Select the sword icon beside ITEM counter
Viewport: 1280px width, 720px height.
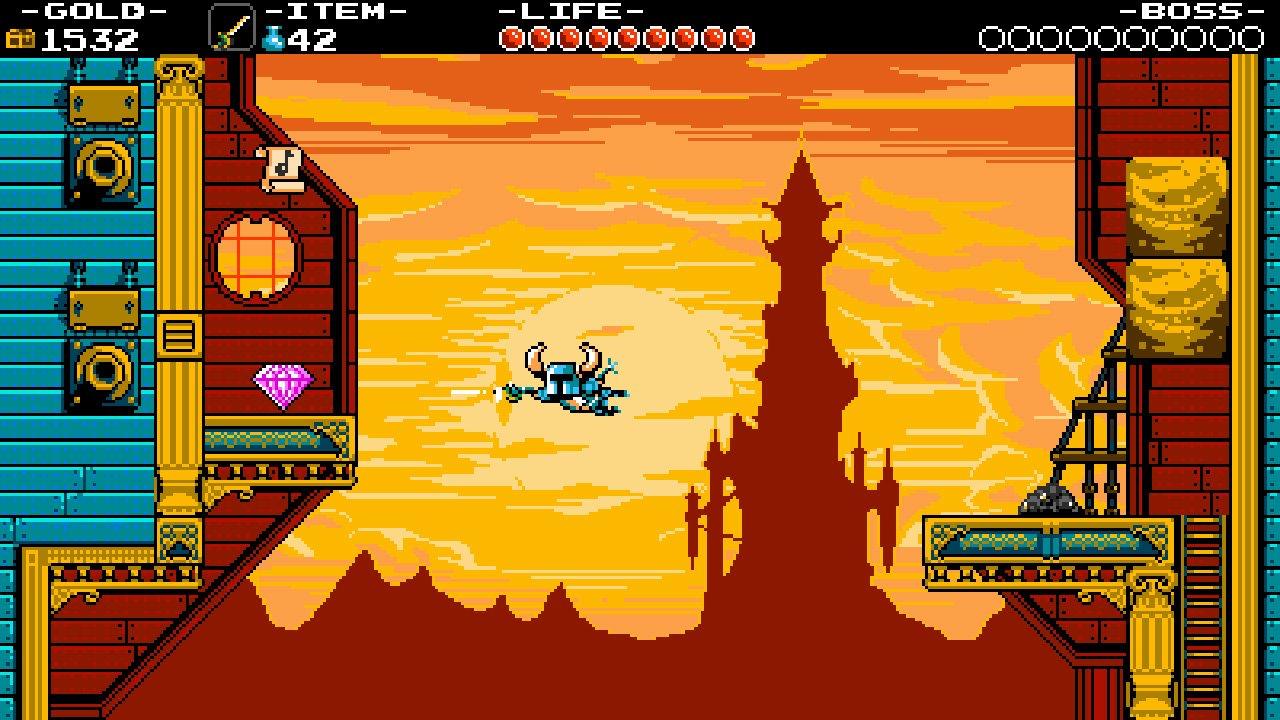click(232, 27)
